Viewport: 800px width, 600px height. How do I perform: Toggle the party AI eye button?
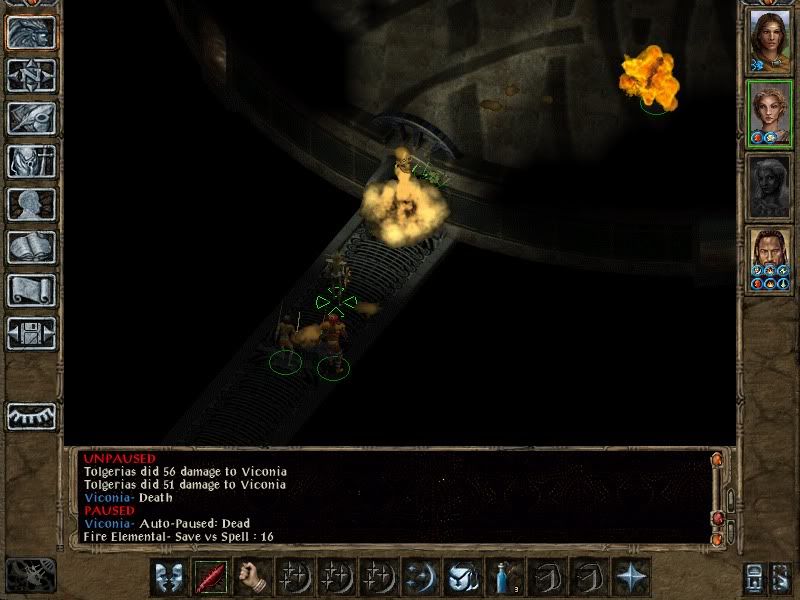pos(31,416)
